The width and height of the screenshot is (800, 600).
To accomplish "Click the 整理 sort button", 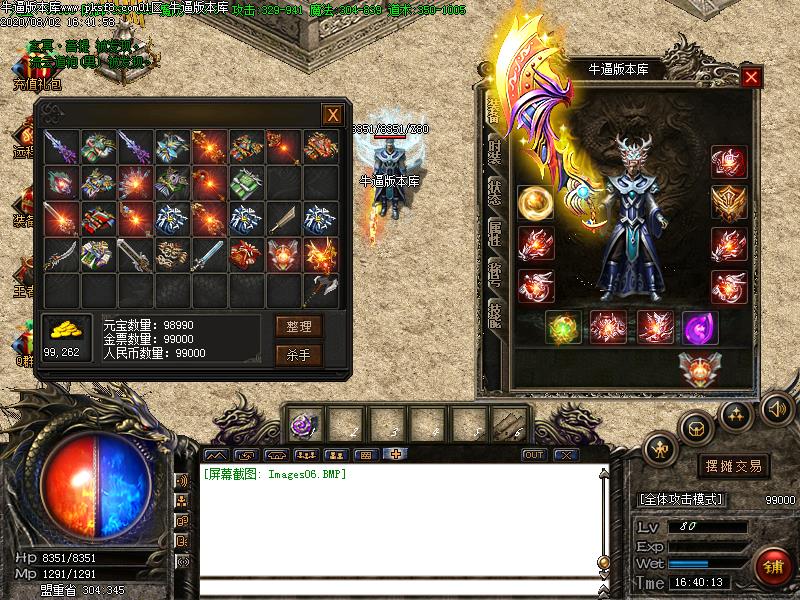I will pos(298,326).
